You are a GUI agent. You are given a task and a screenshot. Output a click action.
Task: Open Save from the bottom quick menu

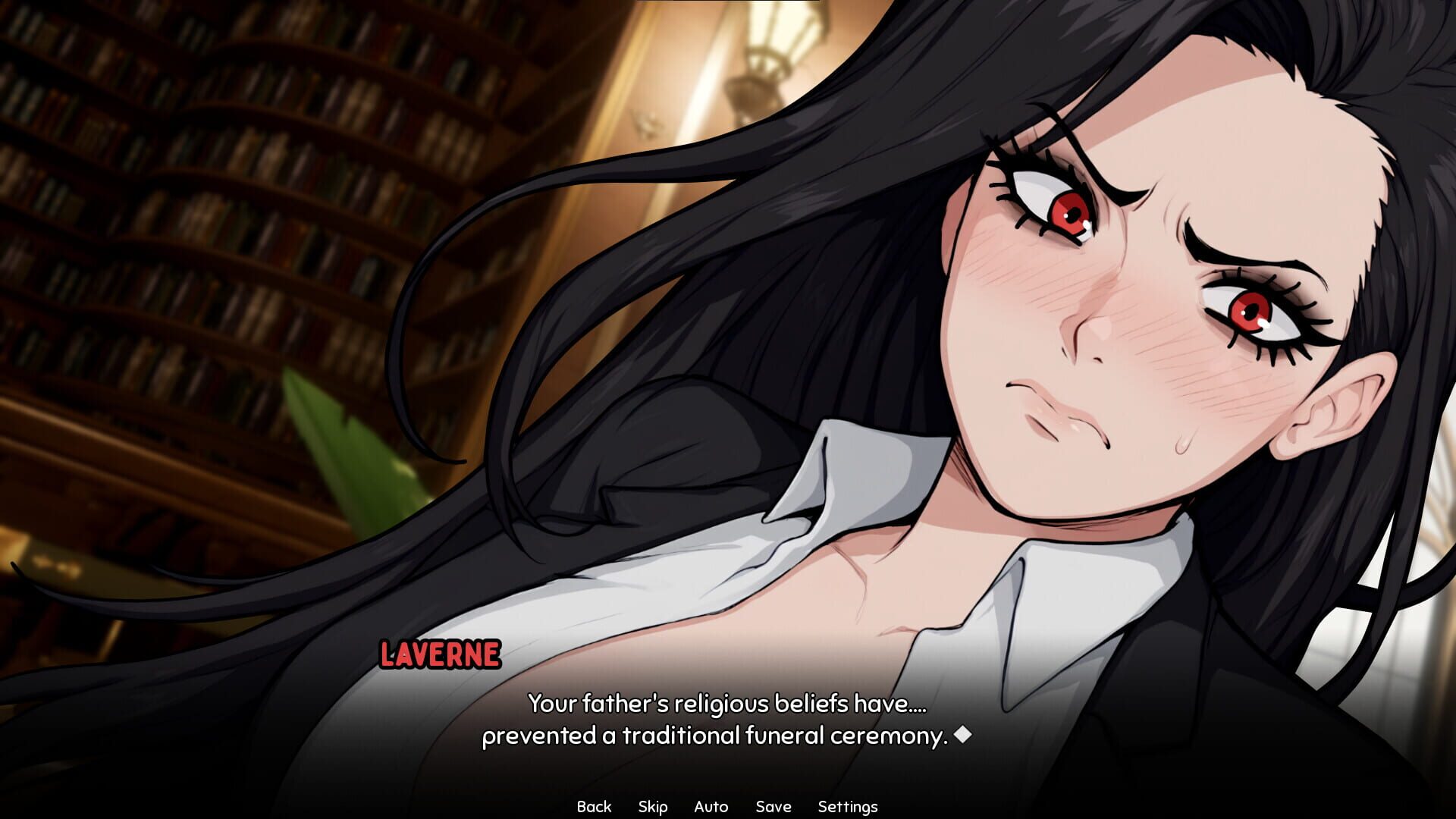[773, 806]
